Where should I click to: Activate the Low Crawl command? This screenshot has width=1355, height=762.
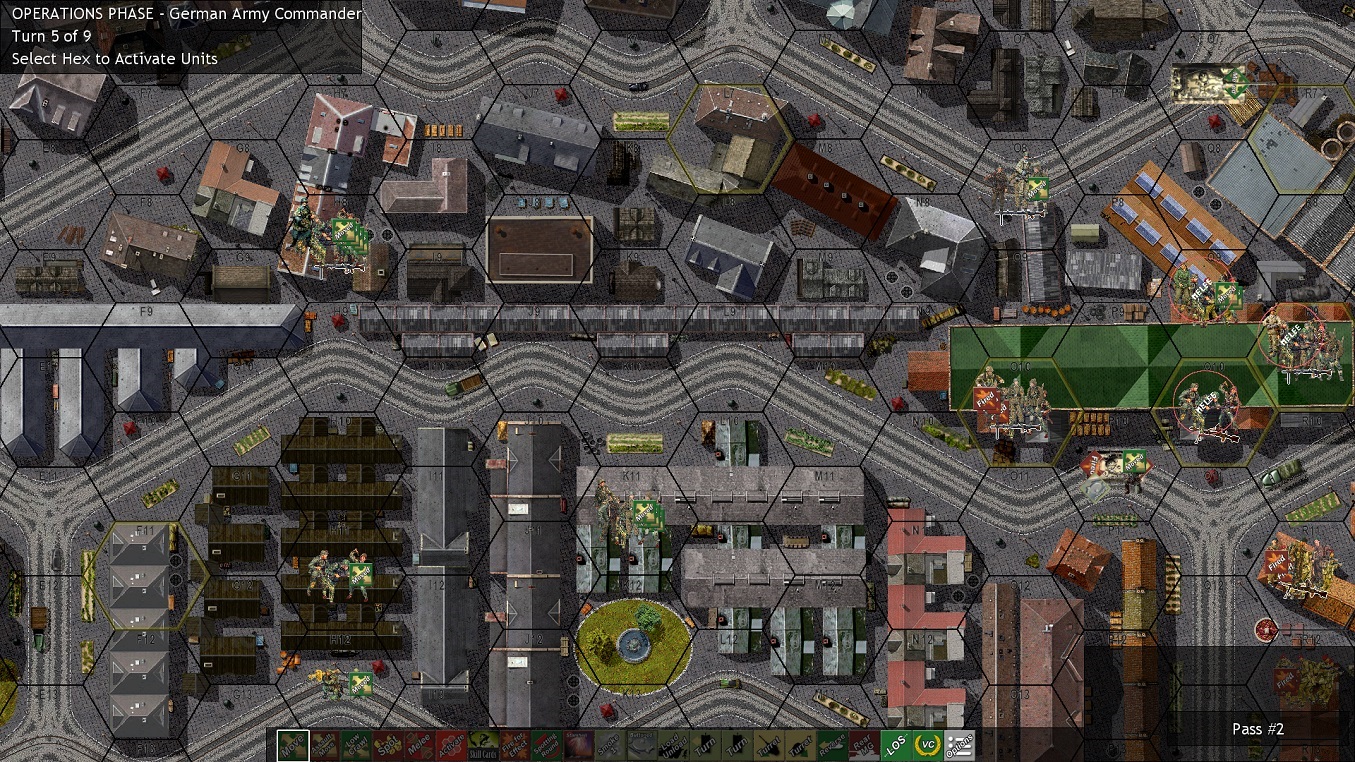356,748
